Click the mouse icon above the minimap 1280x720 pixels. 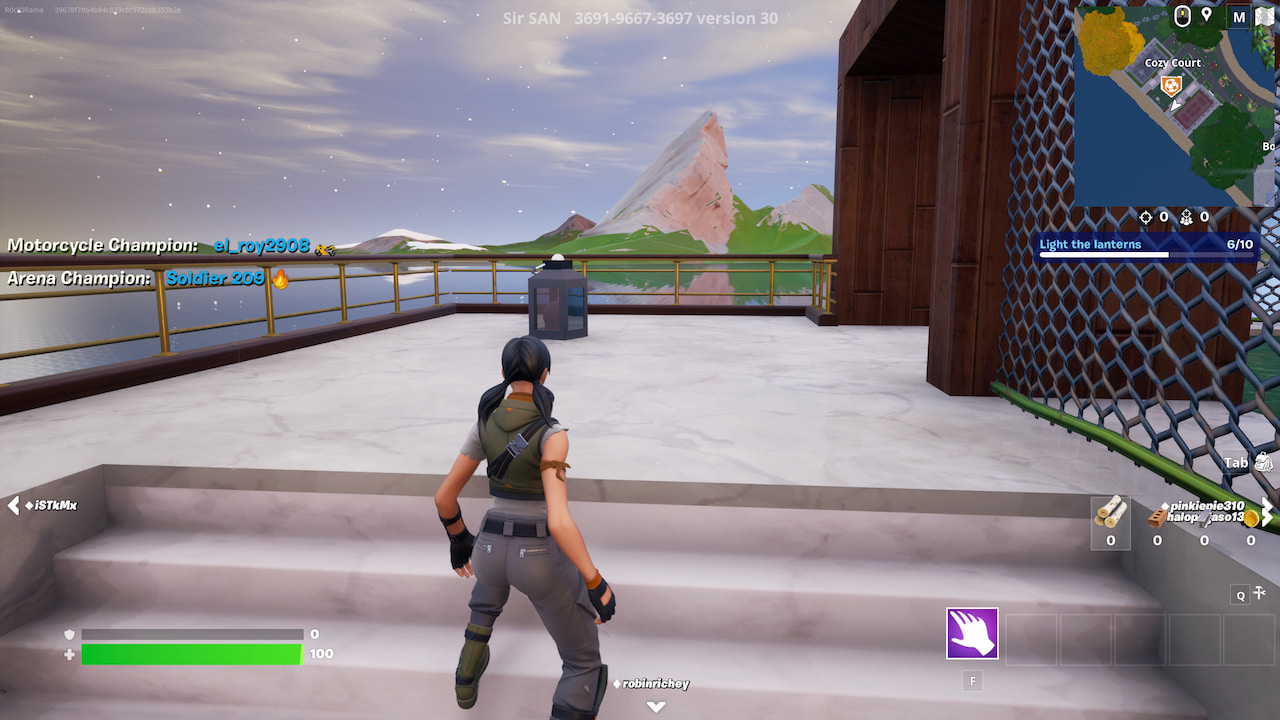point(1182,15)
